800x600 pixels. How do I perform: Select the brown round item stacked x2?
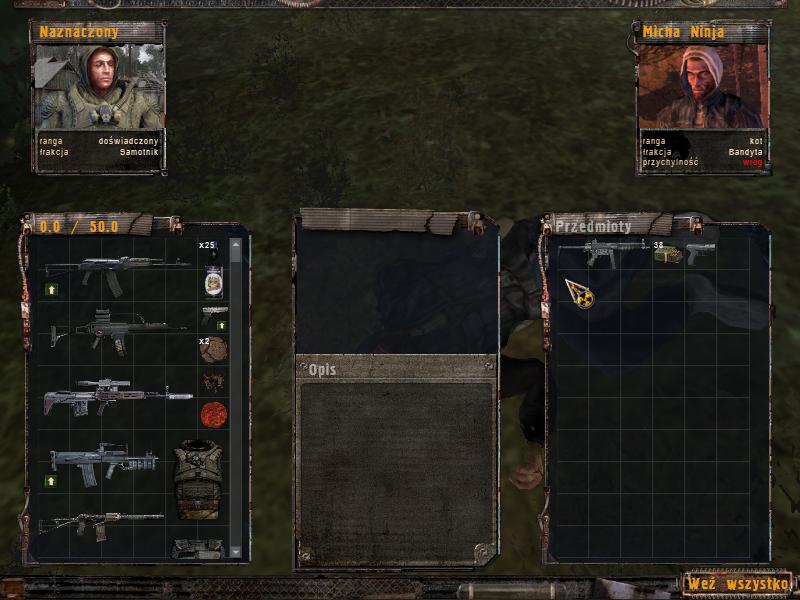(x=213, y=349)
